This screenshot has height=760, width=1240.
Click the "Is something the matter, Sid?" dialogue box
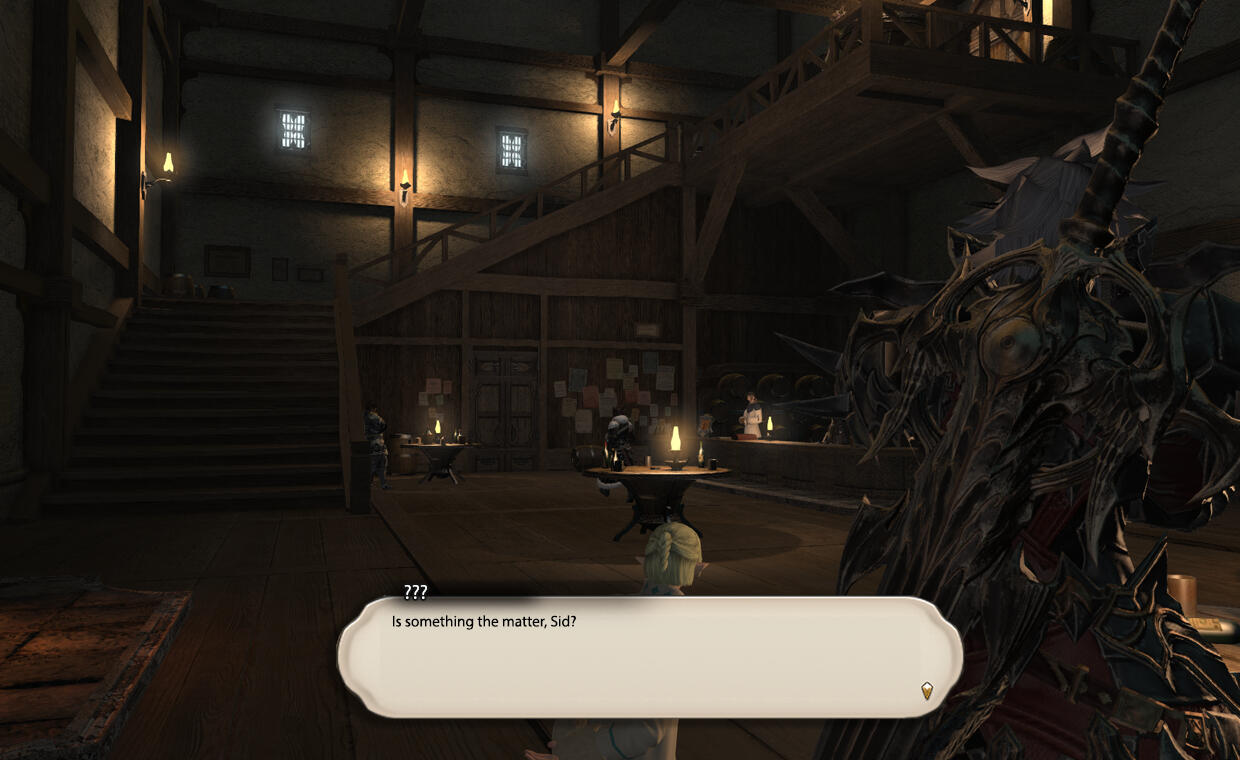click(x=650, y=656)
